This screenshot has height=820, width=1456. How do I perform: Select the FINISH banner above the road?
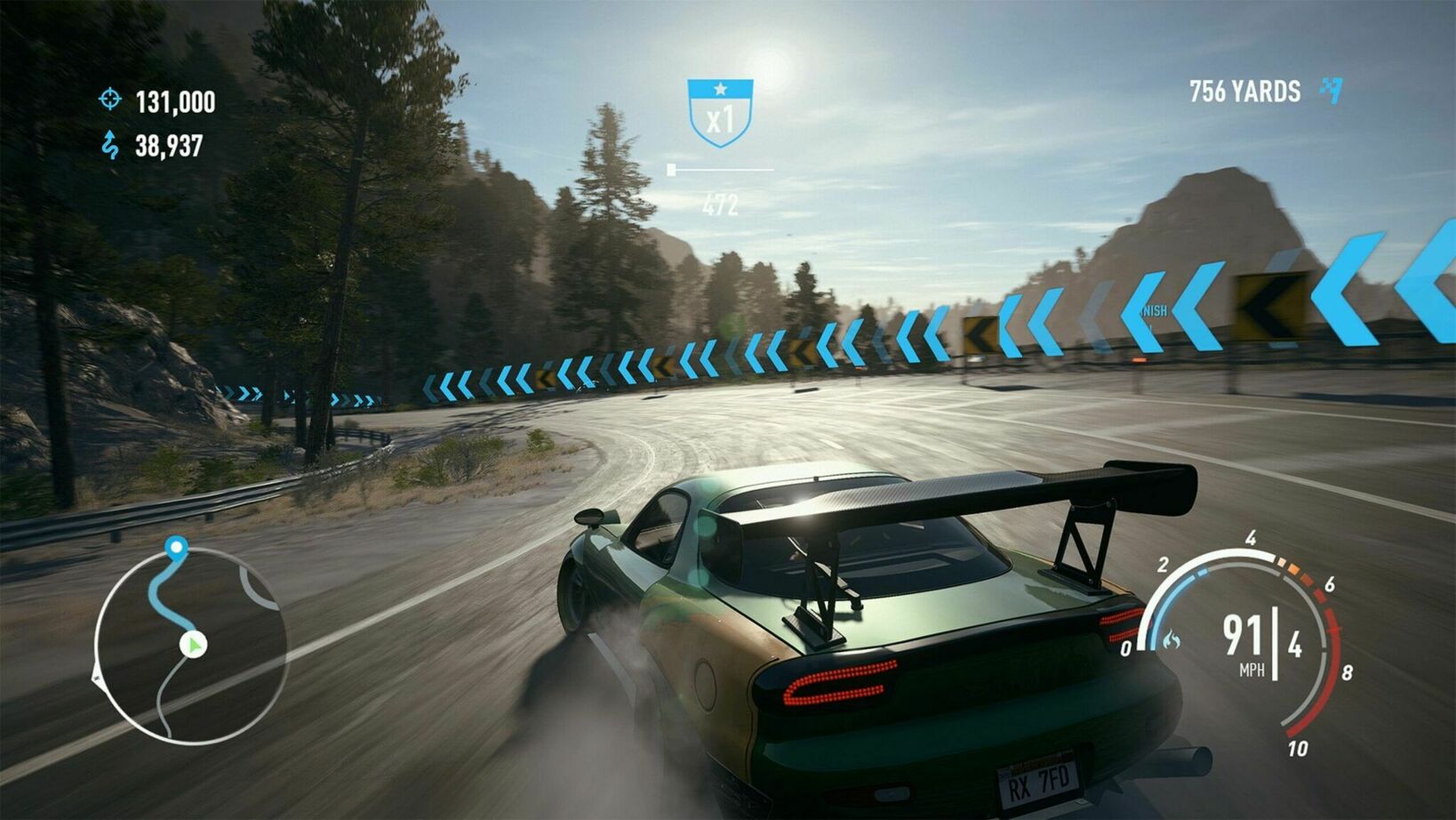point(1153,313)
